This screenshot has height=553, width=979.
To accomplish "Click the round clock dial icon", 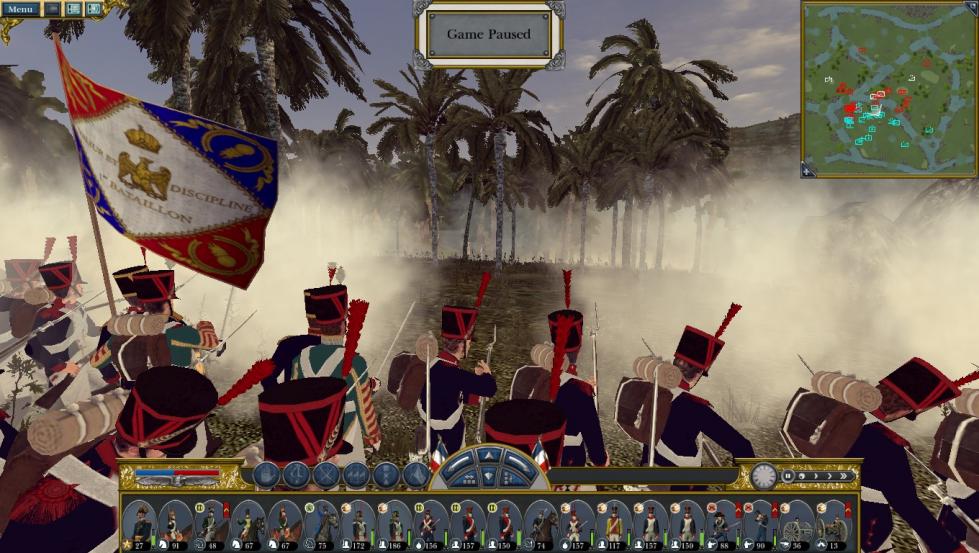I will coord(764,476).
